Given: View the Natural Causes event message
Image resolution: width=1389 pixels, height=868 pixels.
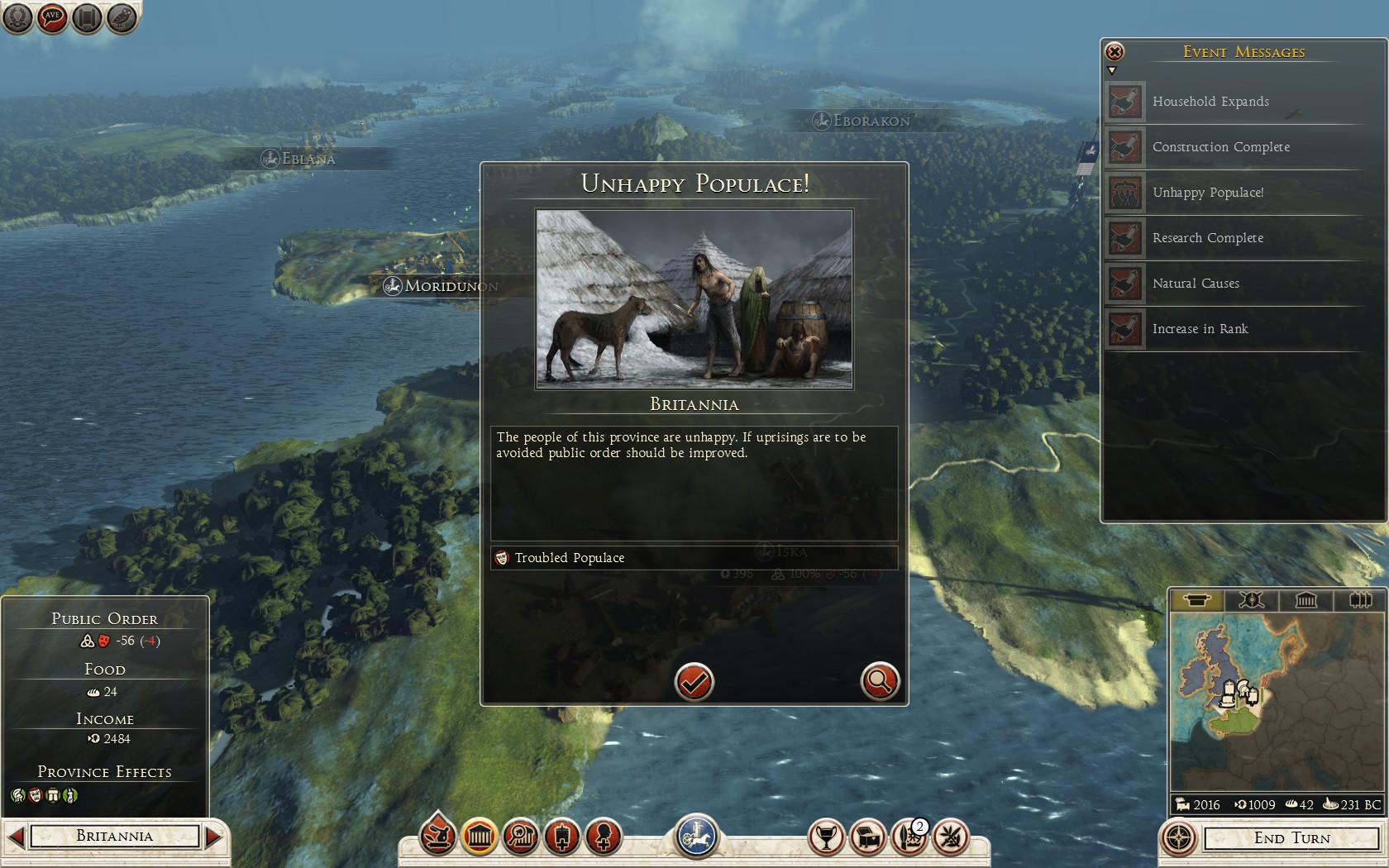Looking at the screenshot, I should coord(1196,284).
